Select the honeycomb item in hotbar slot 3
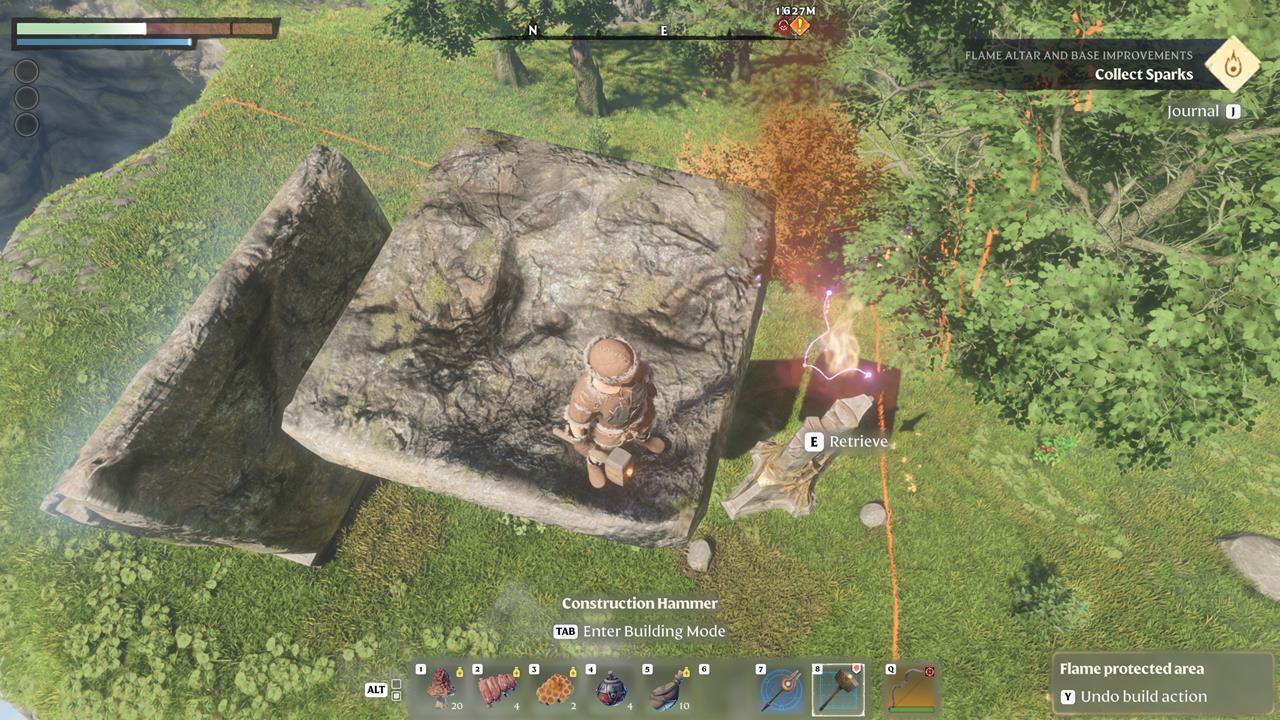Viewport: 1280px width, 720px height. [x=555, y=688]
